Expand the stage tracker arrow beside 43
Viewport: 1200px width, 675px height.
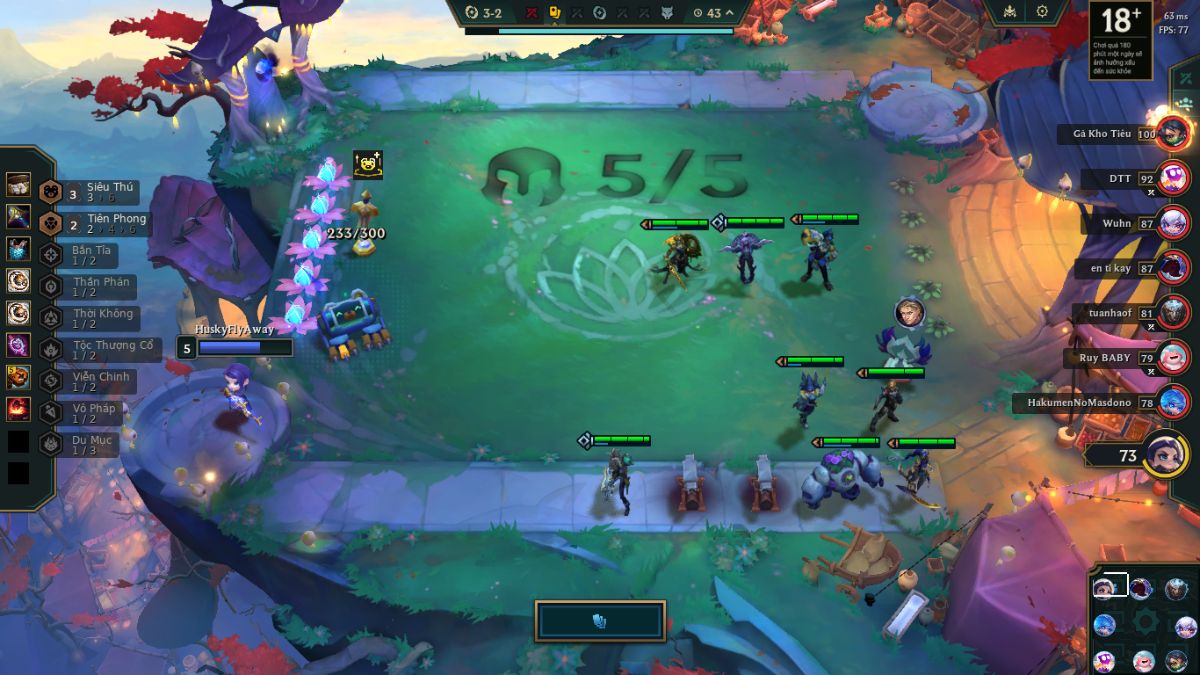pyautogui.click(x=730, y=13)
